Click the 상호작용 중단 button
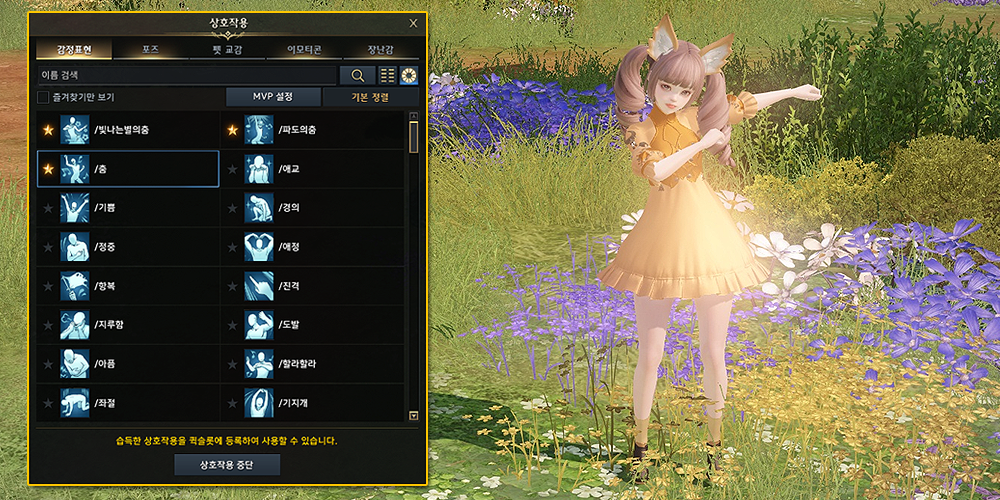The image size is (1000, 500). (x=227, y=465)
